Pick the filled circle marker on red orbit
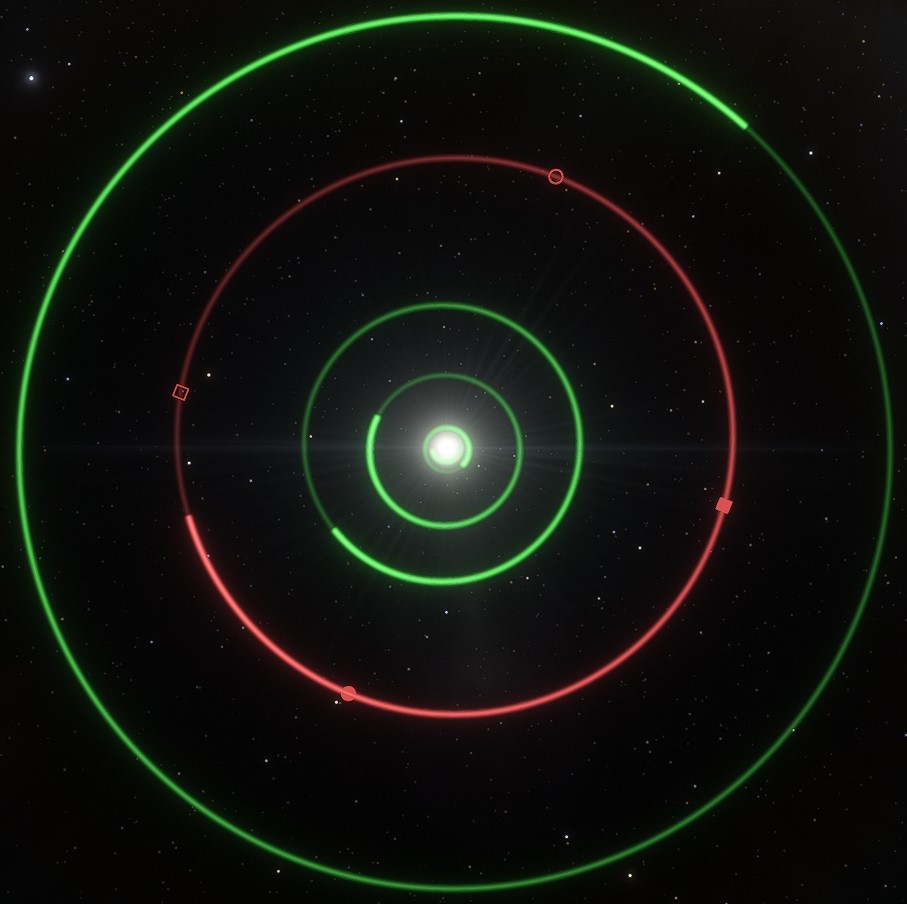 (348, 693)
